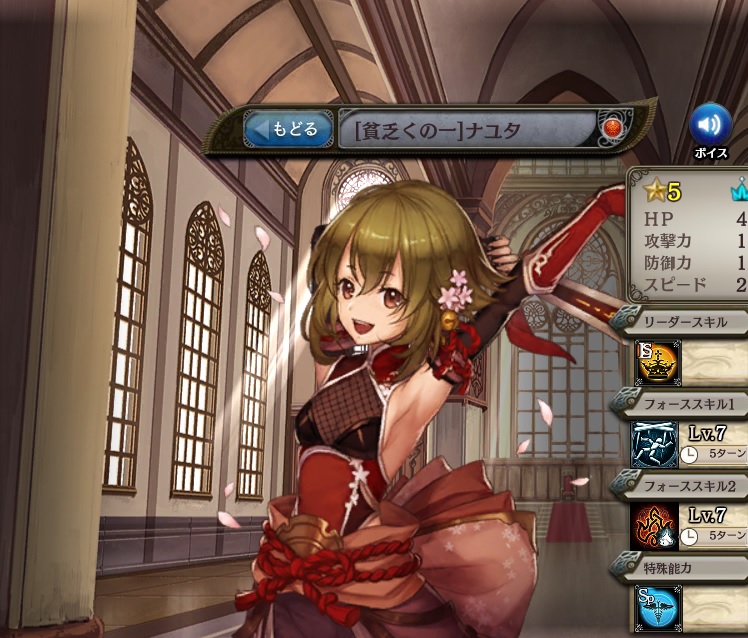Select the leader skill crown icon
This screenshot has width=748, height=638.
(x=654, y=363)
